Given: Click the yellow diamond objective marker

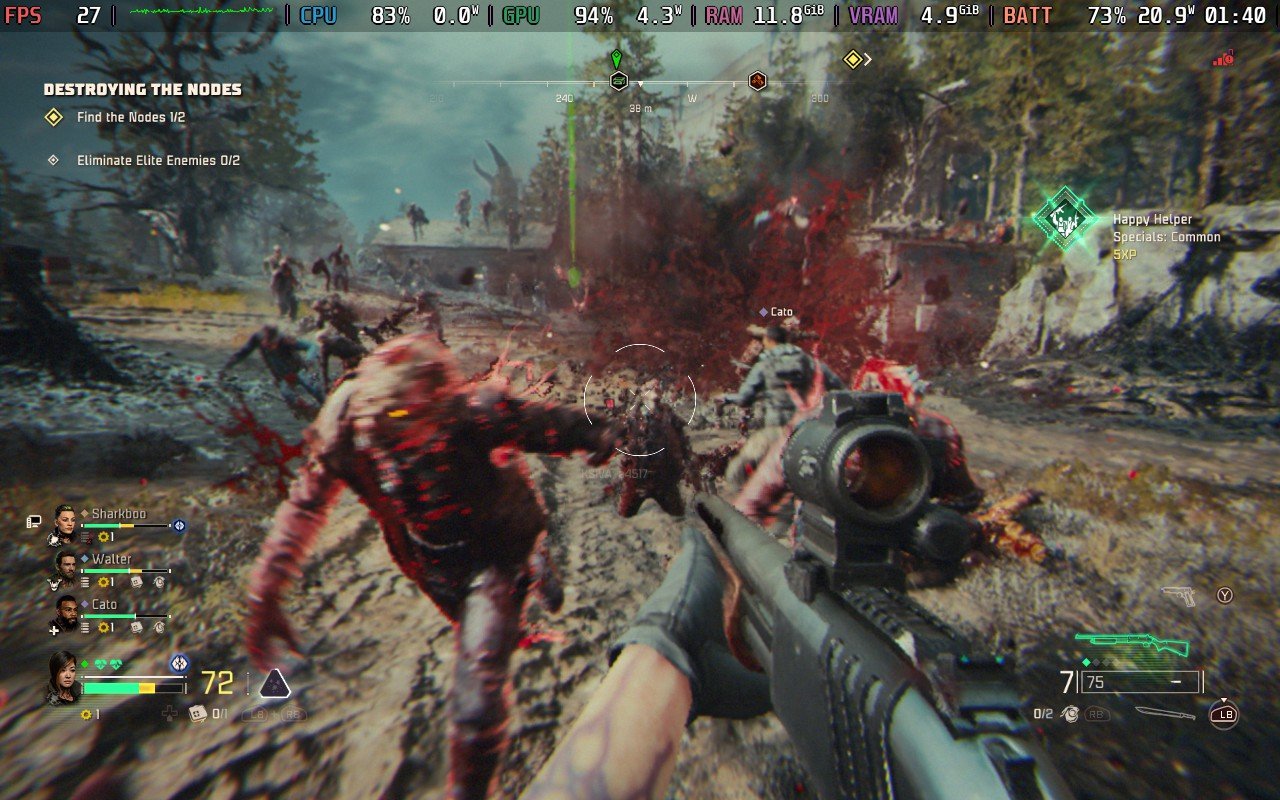Looking at the screenshot, I should pos(852,60).
